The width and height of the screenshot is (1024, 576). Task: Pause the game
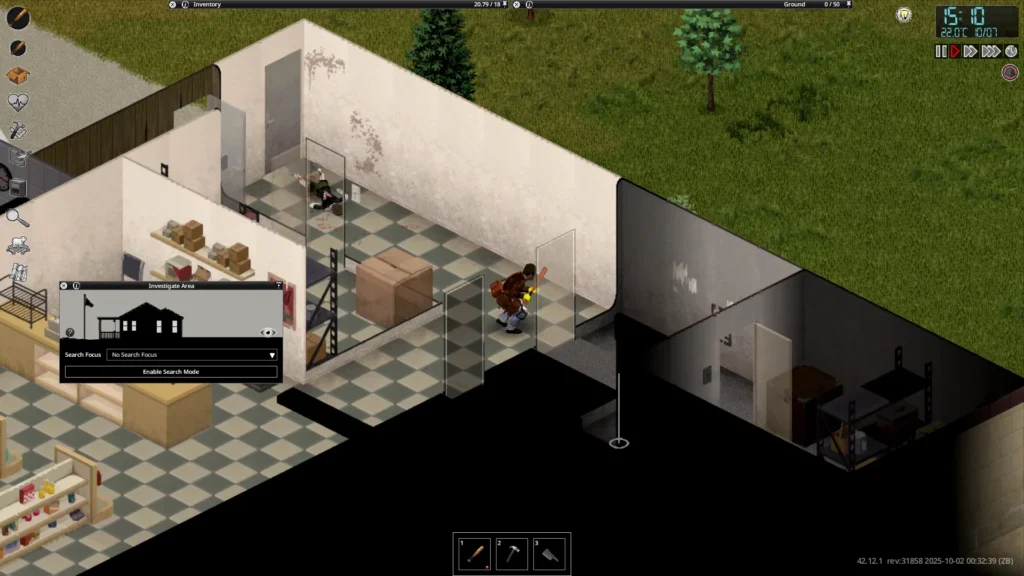(x=940, y=51)
